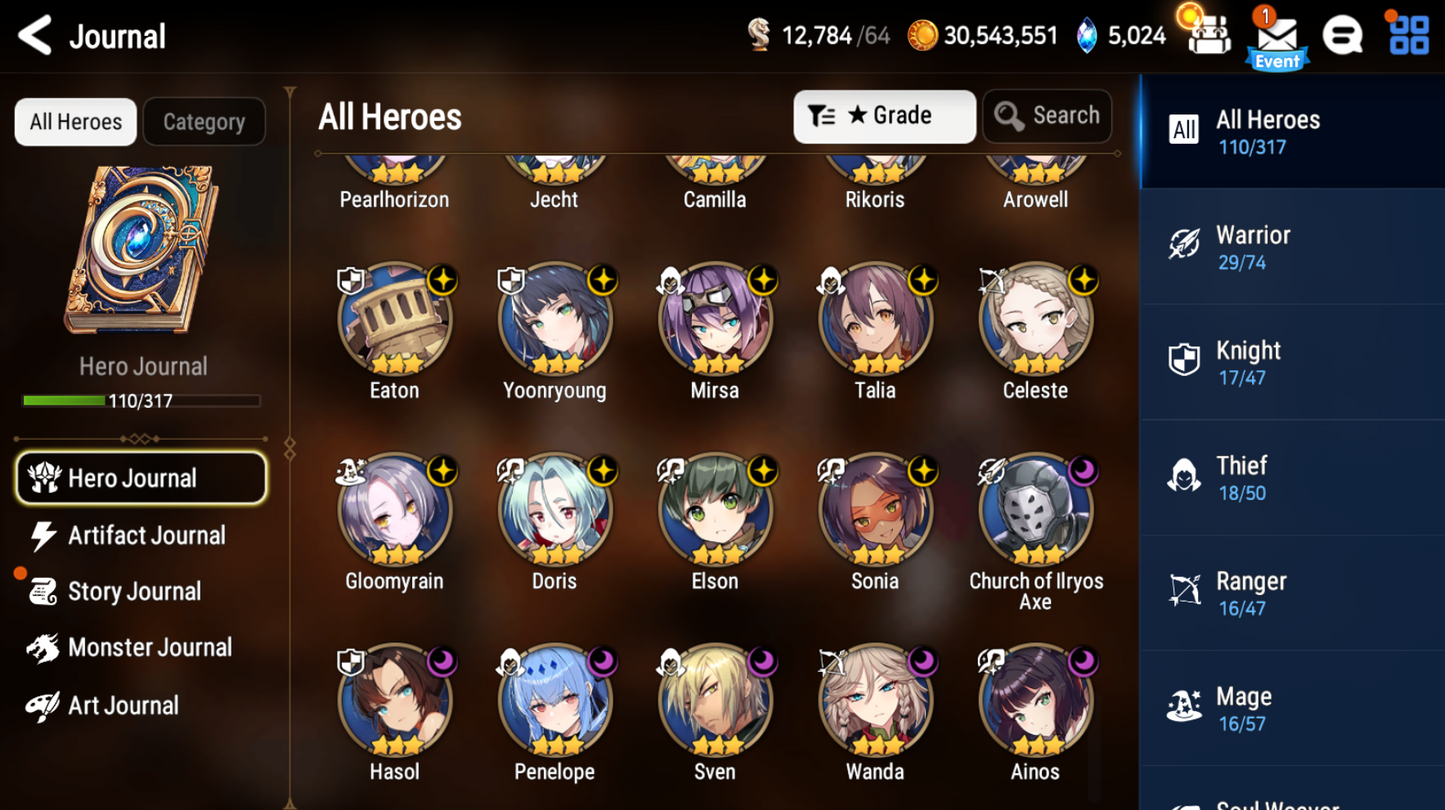Select the All class filter
1445x810 pixels.
click(1291, 131)
